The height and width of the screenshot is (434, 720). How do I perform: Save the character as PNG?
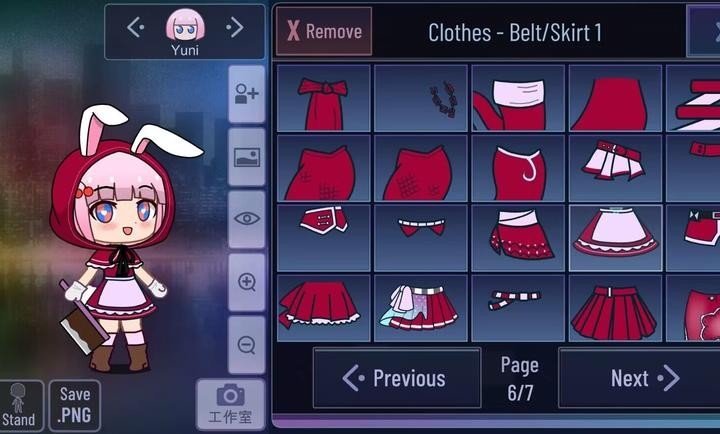click(75, 404)
